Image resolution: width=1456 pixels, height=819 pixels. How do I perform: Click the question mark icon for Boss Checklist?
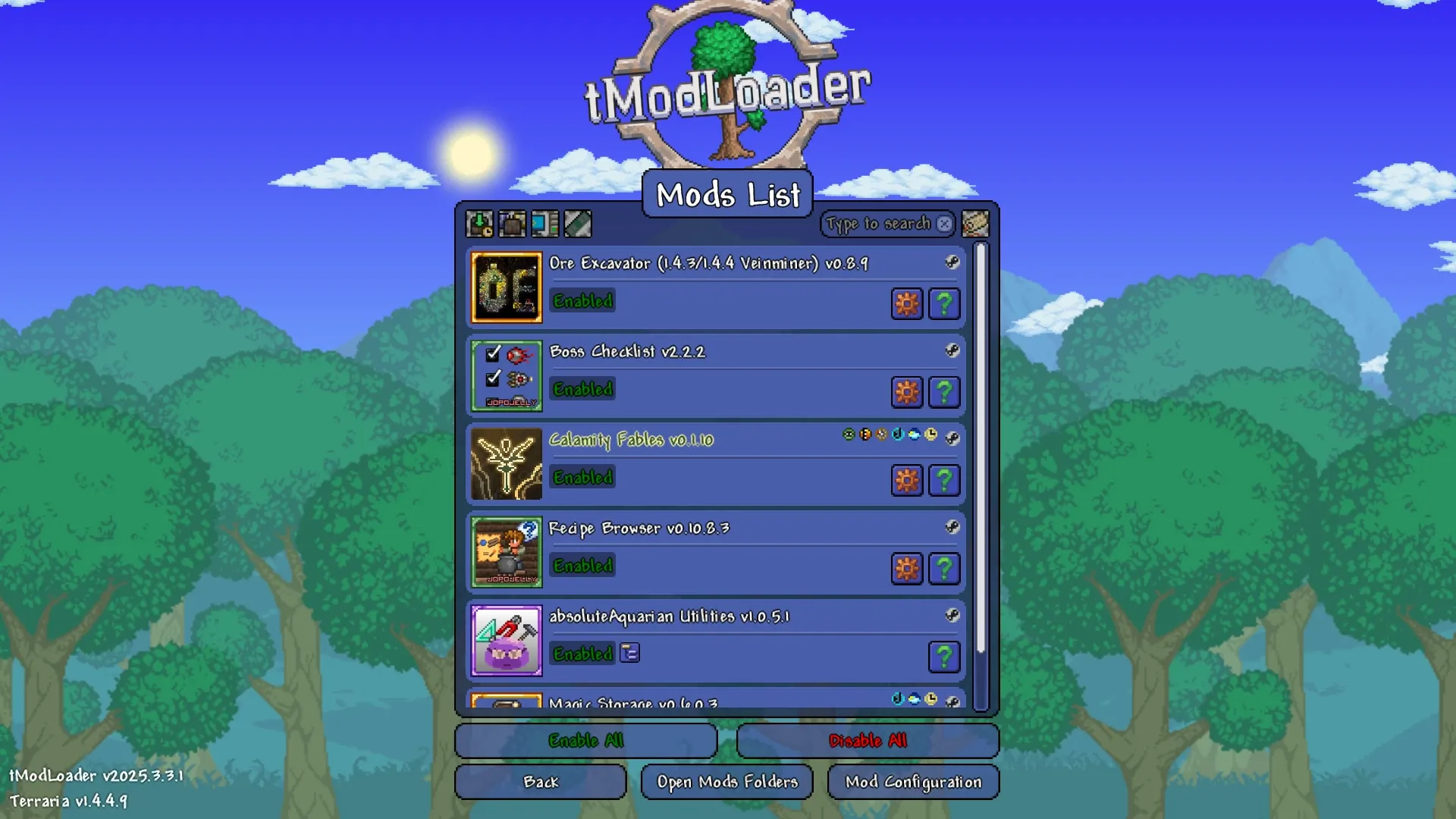(x=943, y=392)
